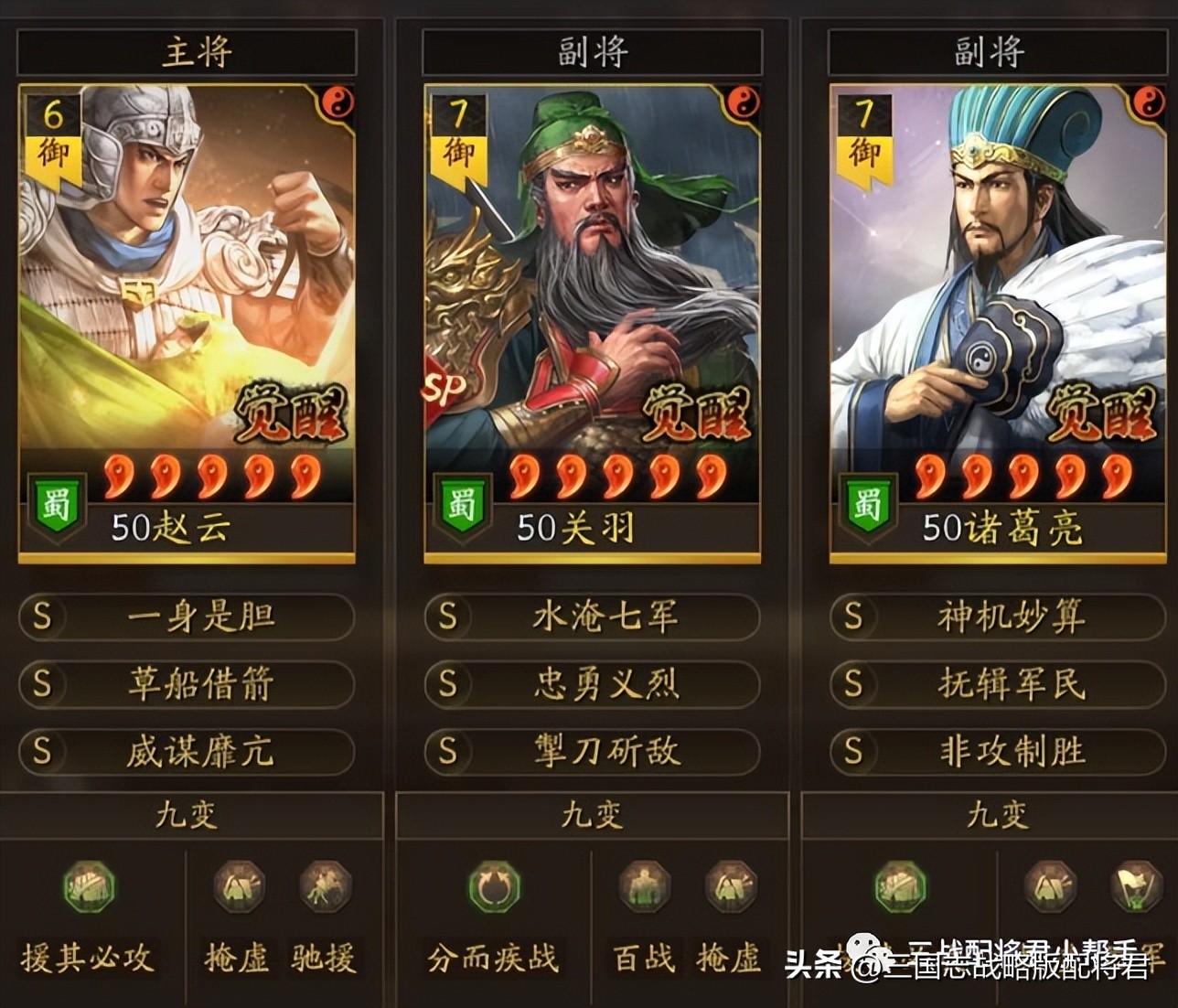Open the 神机妙算 skill entry
Image resolution: width=1178 pixels, height=1008 pixels.
tap(995, 617)
